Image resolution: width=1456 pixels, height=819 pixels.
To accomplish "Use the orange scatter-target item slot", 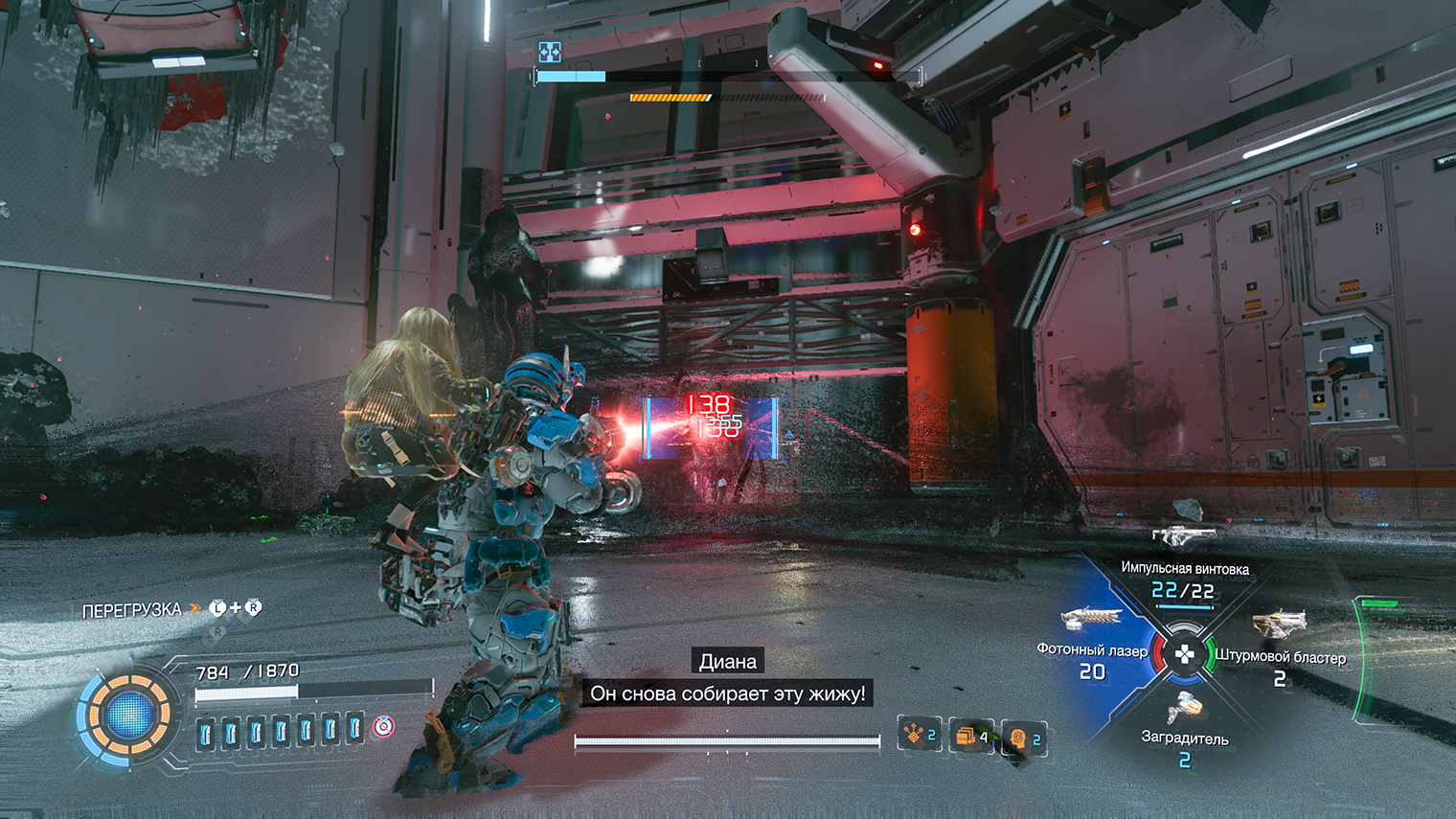I will [918, 735].
